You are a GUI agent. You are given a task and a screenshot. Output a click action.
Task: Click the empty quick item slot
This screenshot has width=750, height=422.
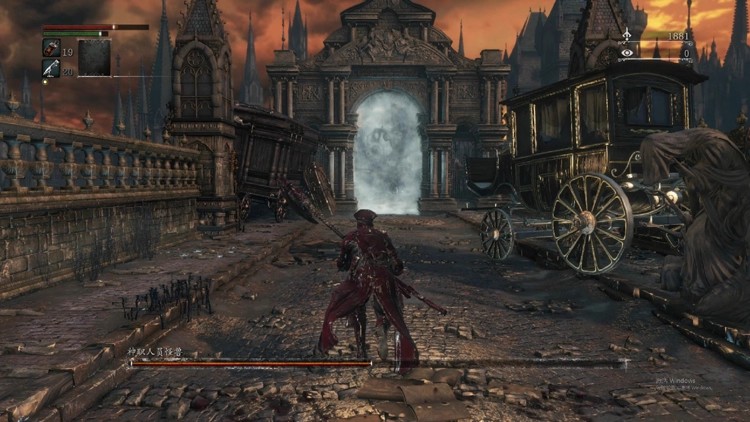(x=94, y=58)
